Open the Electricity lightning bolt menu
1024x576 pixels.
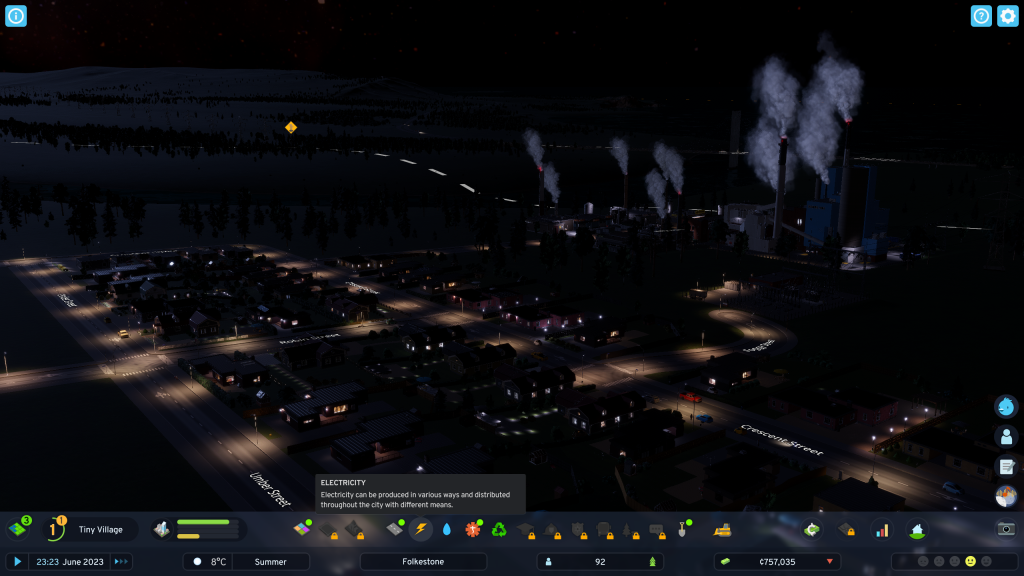point(421,529)
